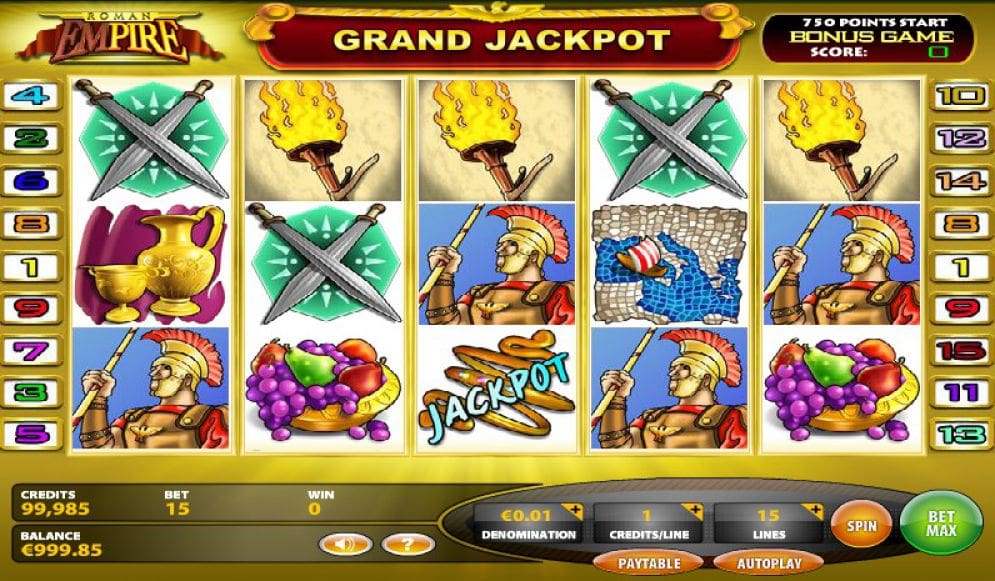Choose payline number 13
This screenshot has width=995, height=581.
tap(960, 436)
